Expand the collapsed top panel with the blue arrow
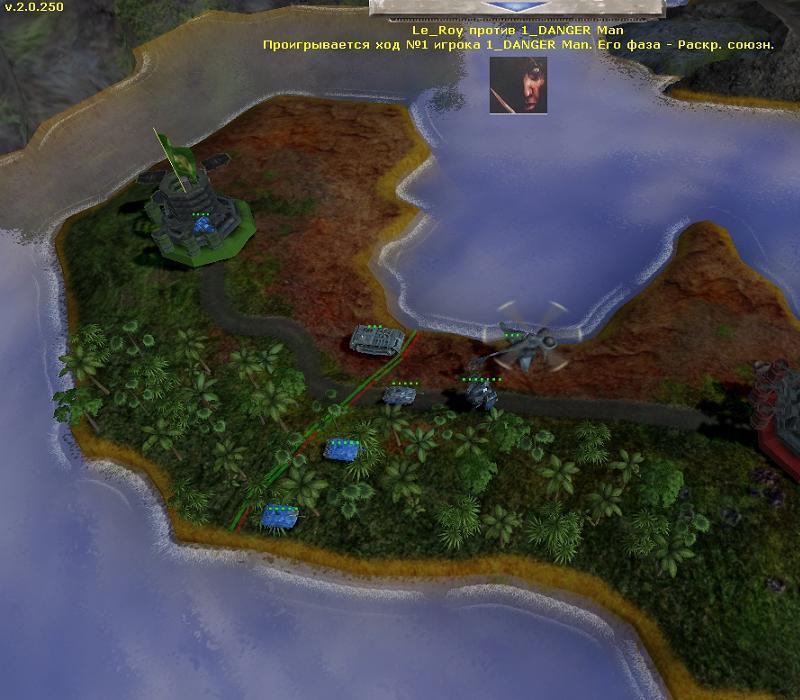The width and height of the screenshot is (800, 700). point(517,7)
